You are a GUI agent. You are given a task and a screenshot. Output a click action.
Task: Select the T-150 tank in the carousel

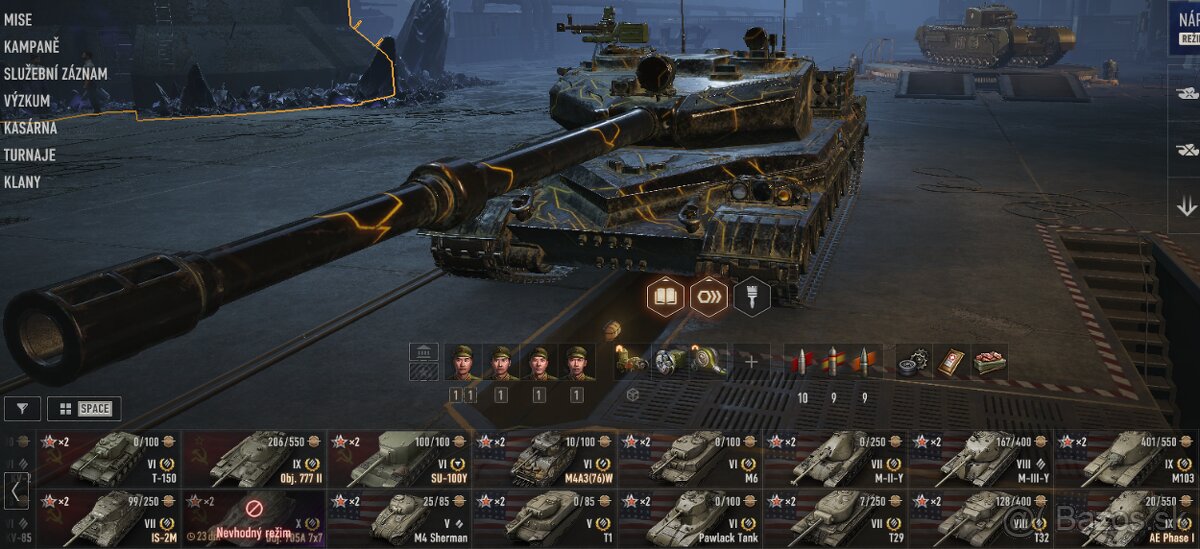point(108,459)
